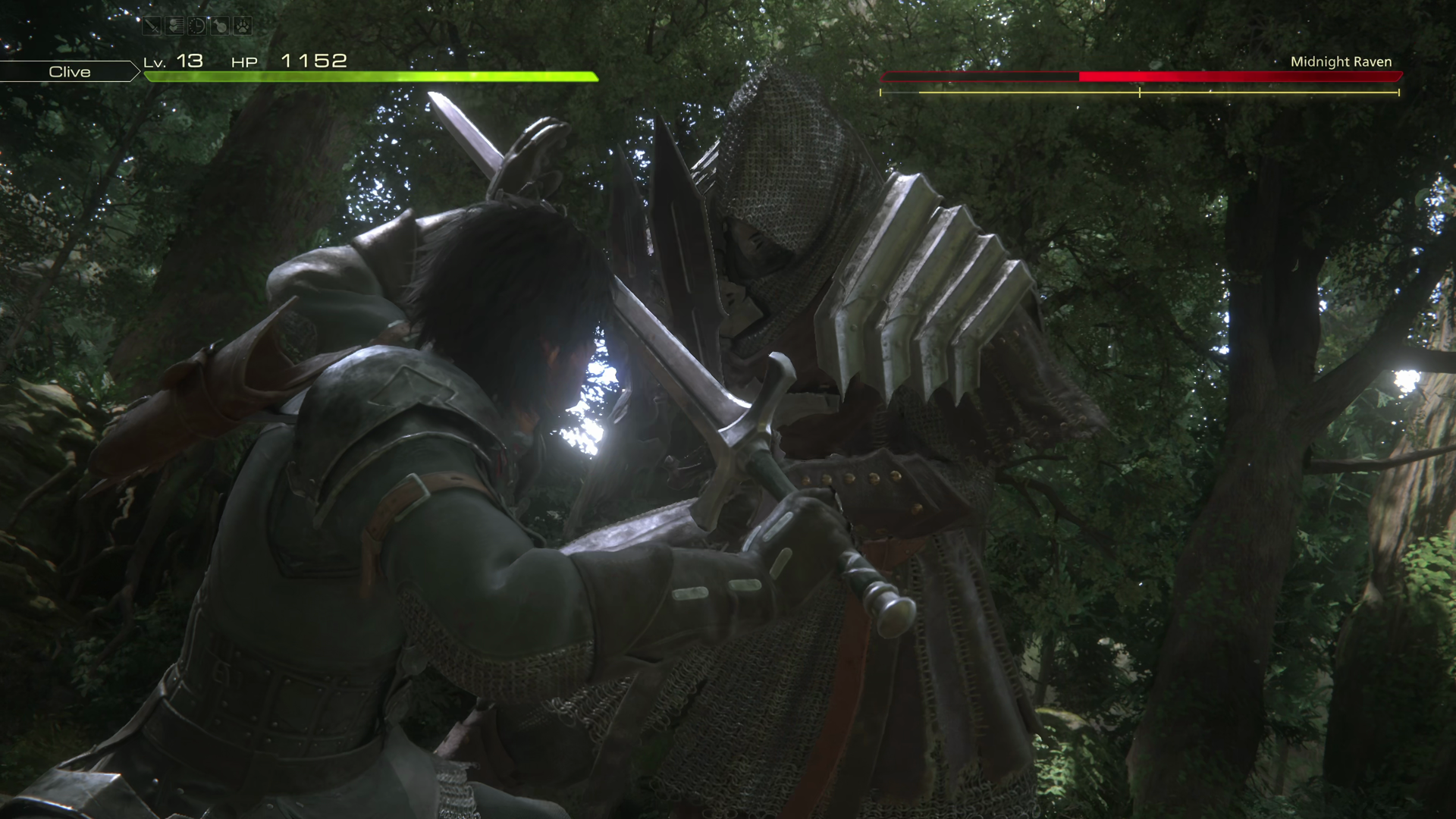Select the dodging figure accessory icon
Viewport: 1456px width, 819px height.
tap(175, 27)
